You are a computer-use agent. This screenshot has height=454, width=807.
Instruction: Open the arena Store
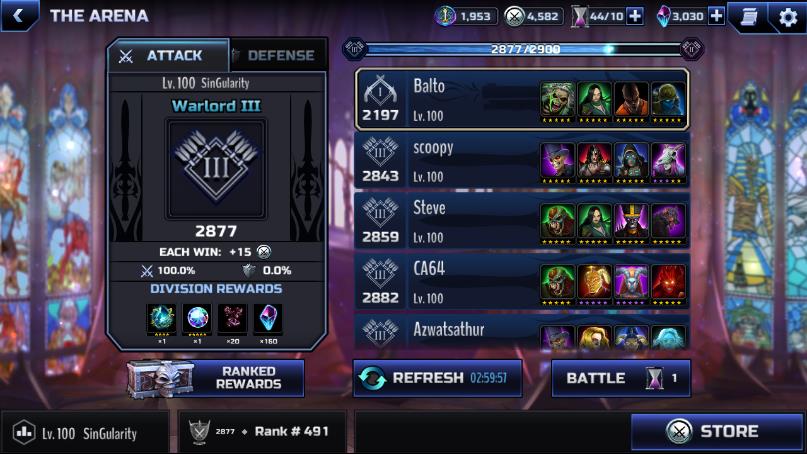coord(718,432)
